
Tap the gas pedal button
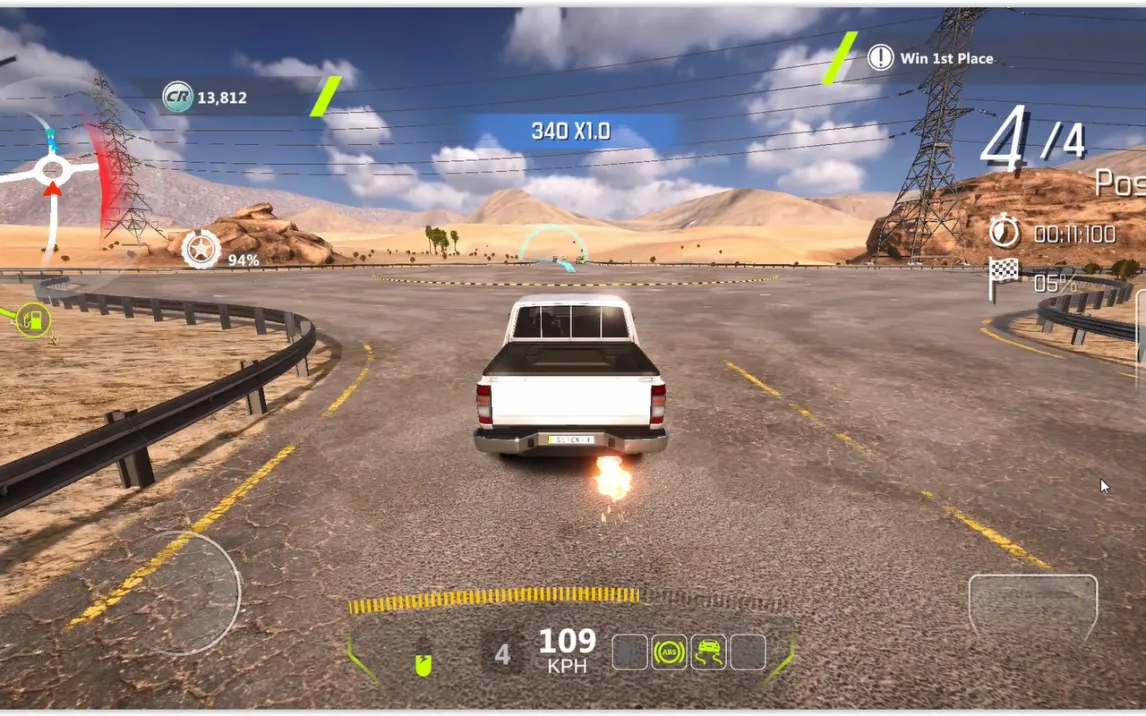(x=1032, y=610)
